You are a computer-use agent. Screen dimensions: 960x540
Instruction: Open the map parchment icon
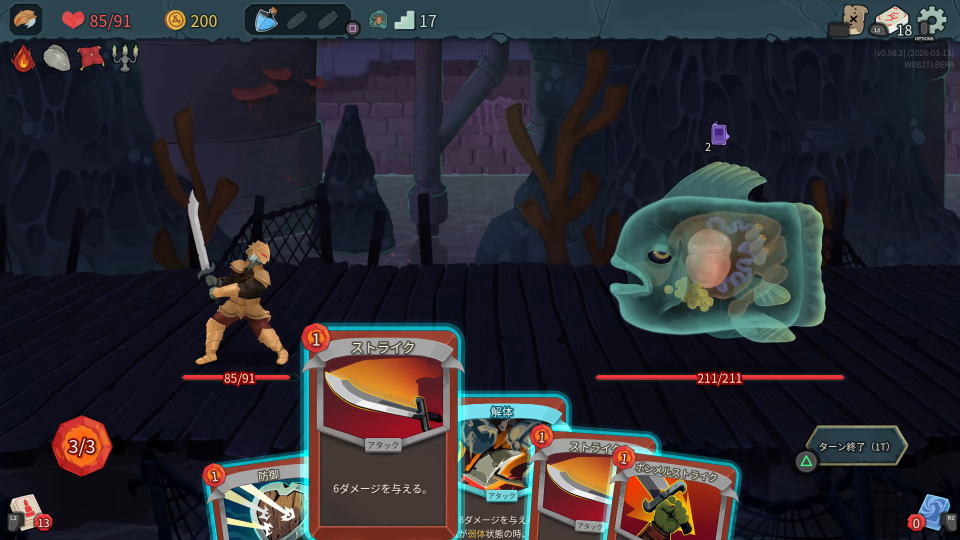853,19
